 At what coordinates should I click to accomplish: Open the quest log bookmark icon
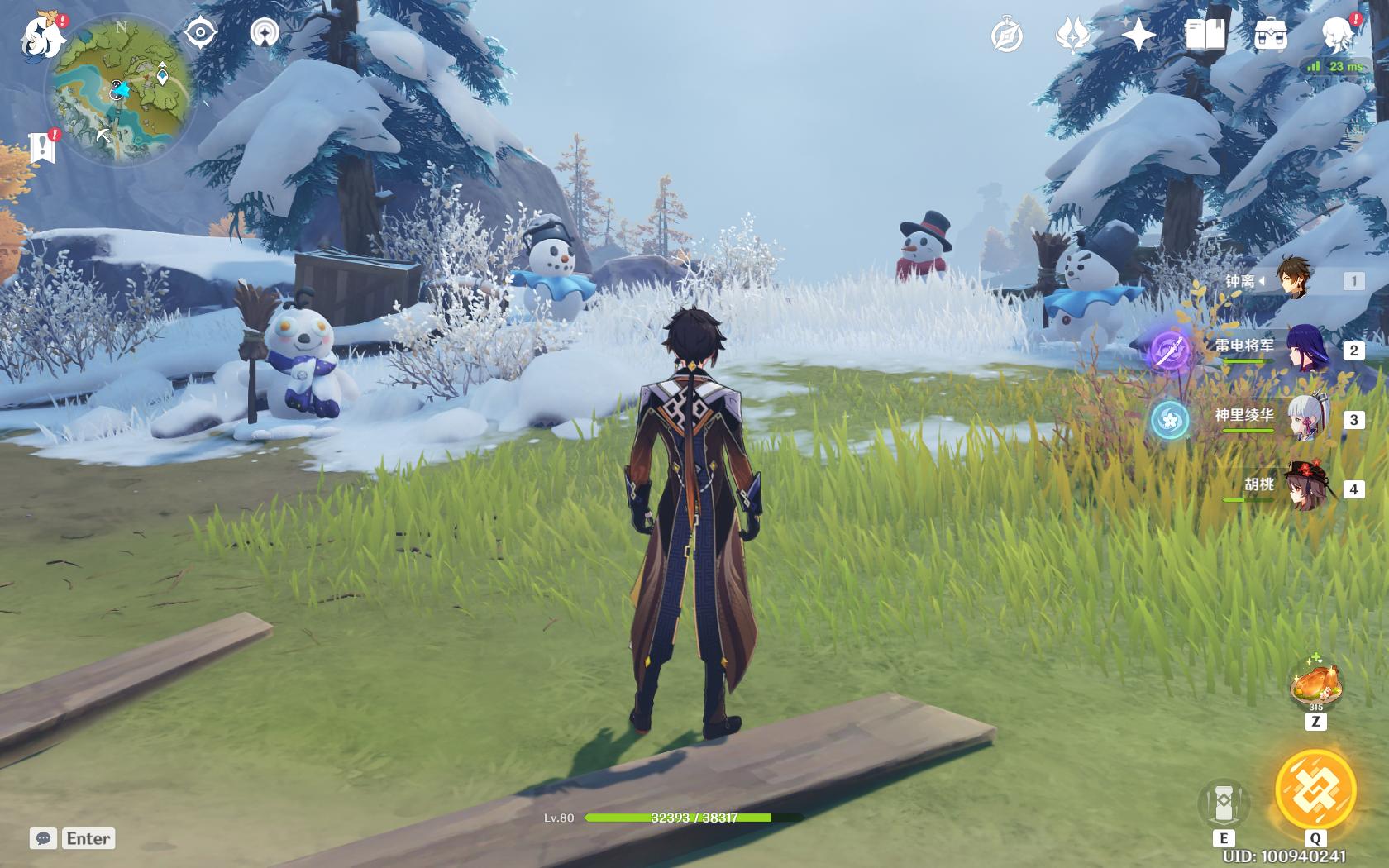click(41, 148)
